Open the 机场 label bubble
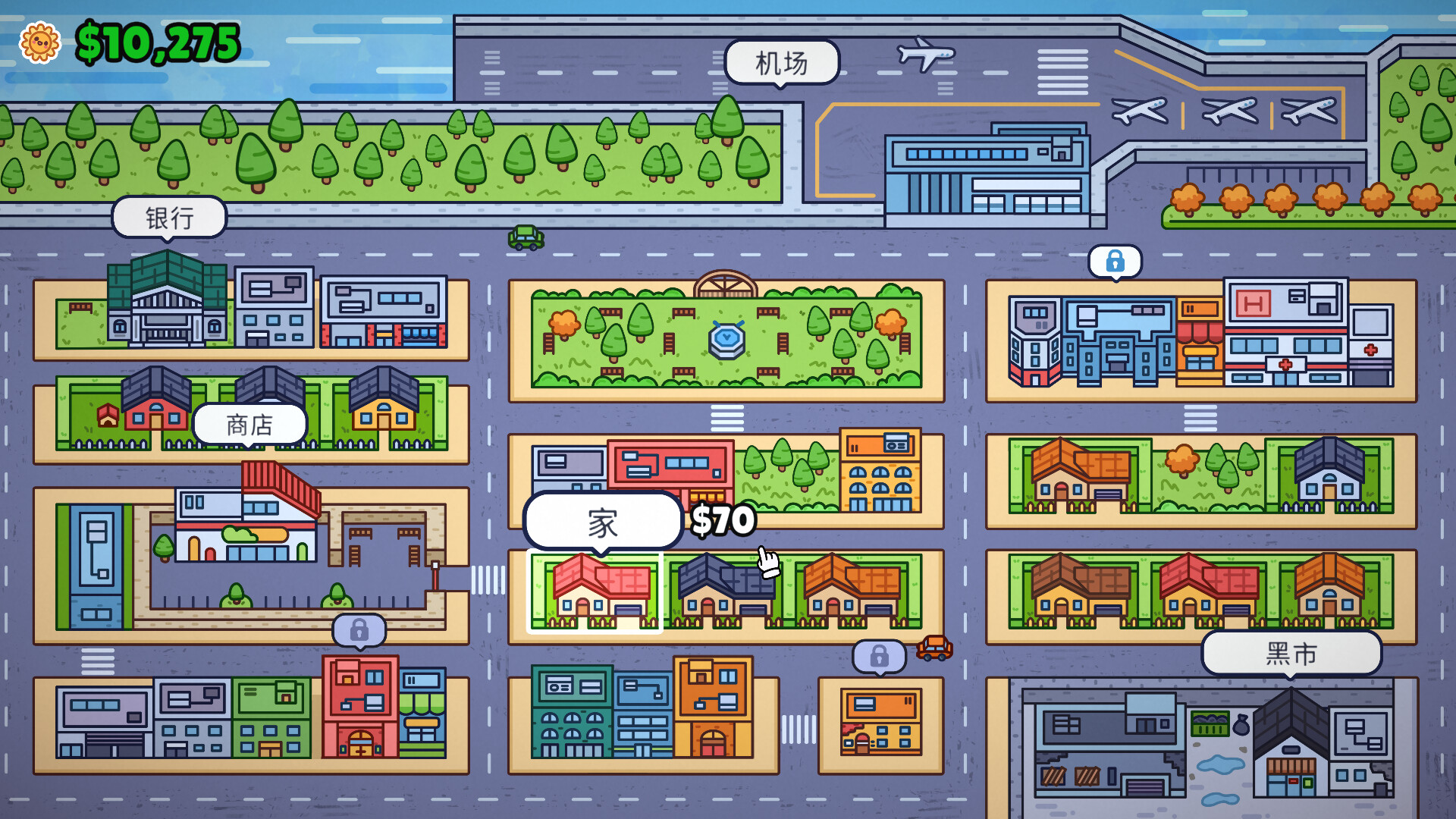The height and width of the screenshot is (819, 1456). click(x=783, y=63)
